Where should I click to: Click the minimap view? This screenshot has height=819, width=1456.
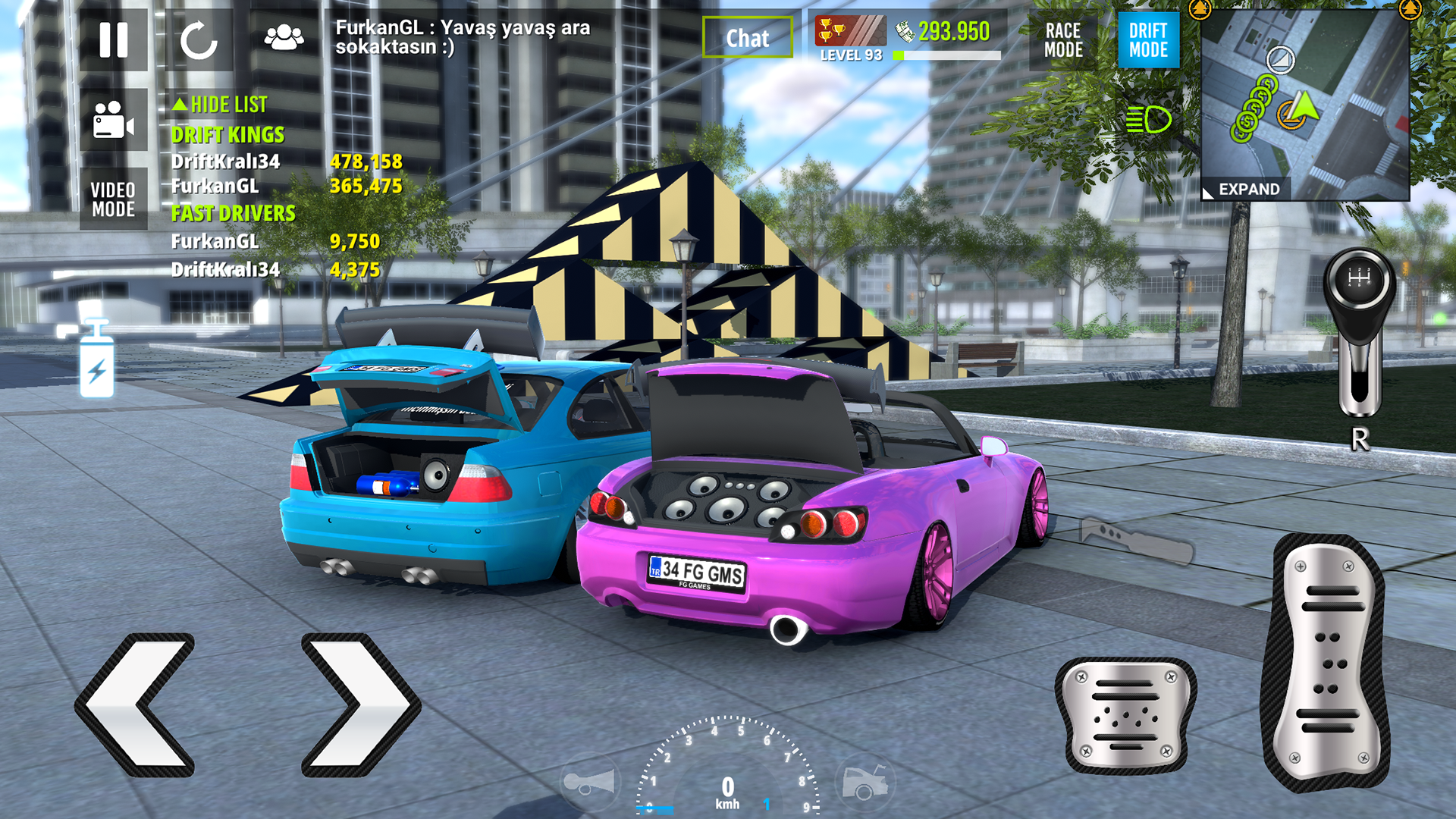(1304, 99)
